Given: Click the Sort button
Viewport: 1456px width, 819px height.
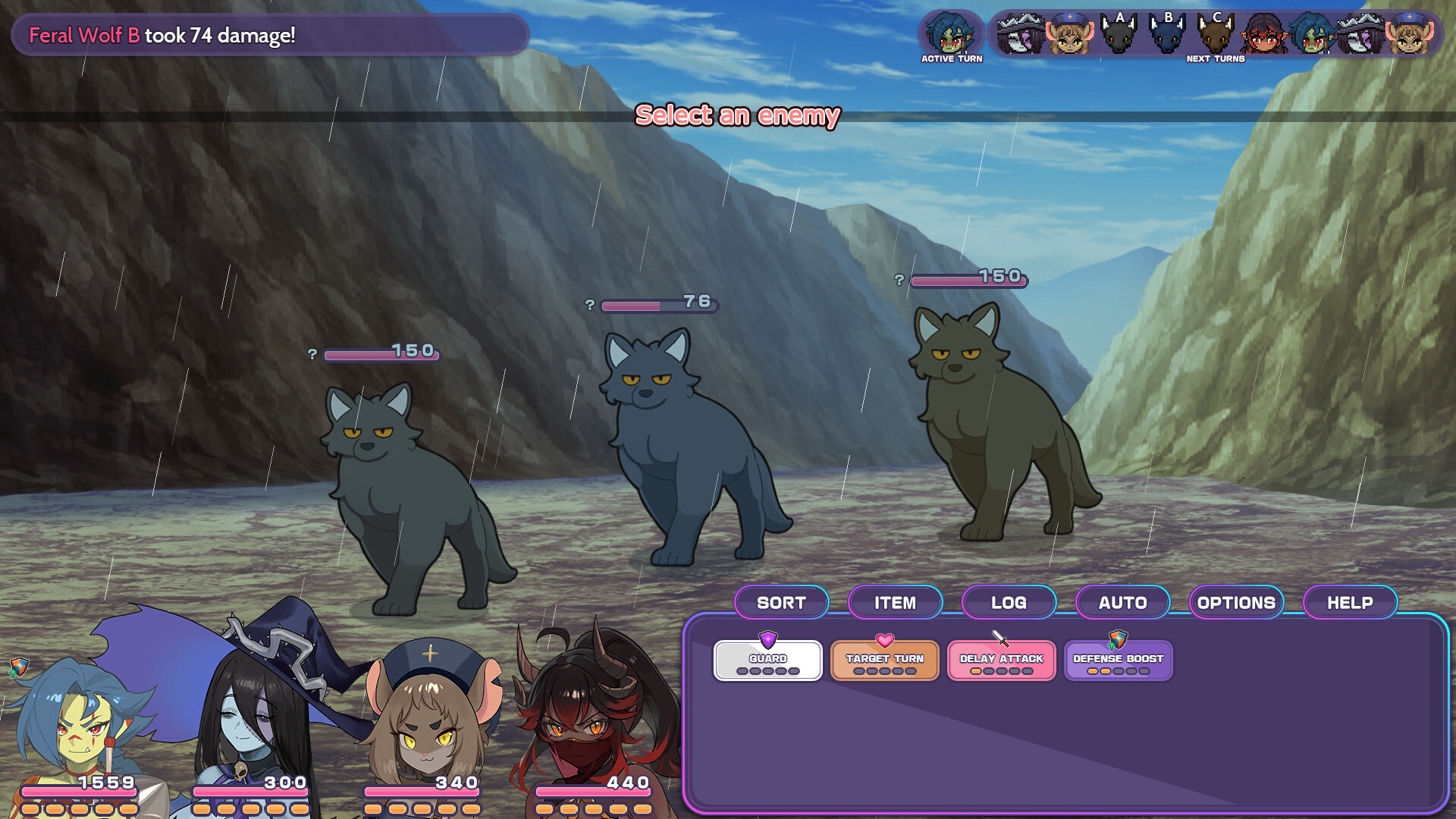Looking at the screenshot, I should [782, 602].
